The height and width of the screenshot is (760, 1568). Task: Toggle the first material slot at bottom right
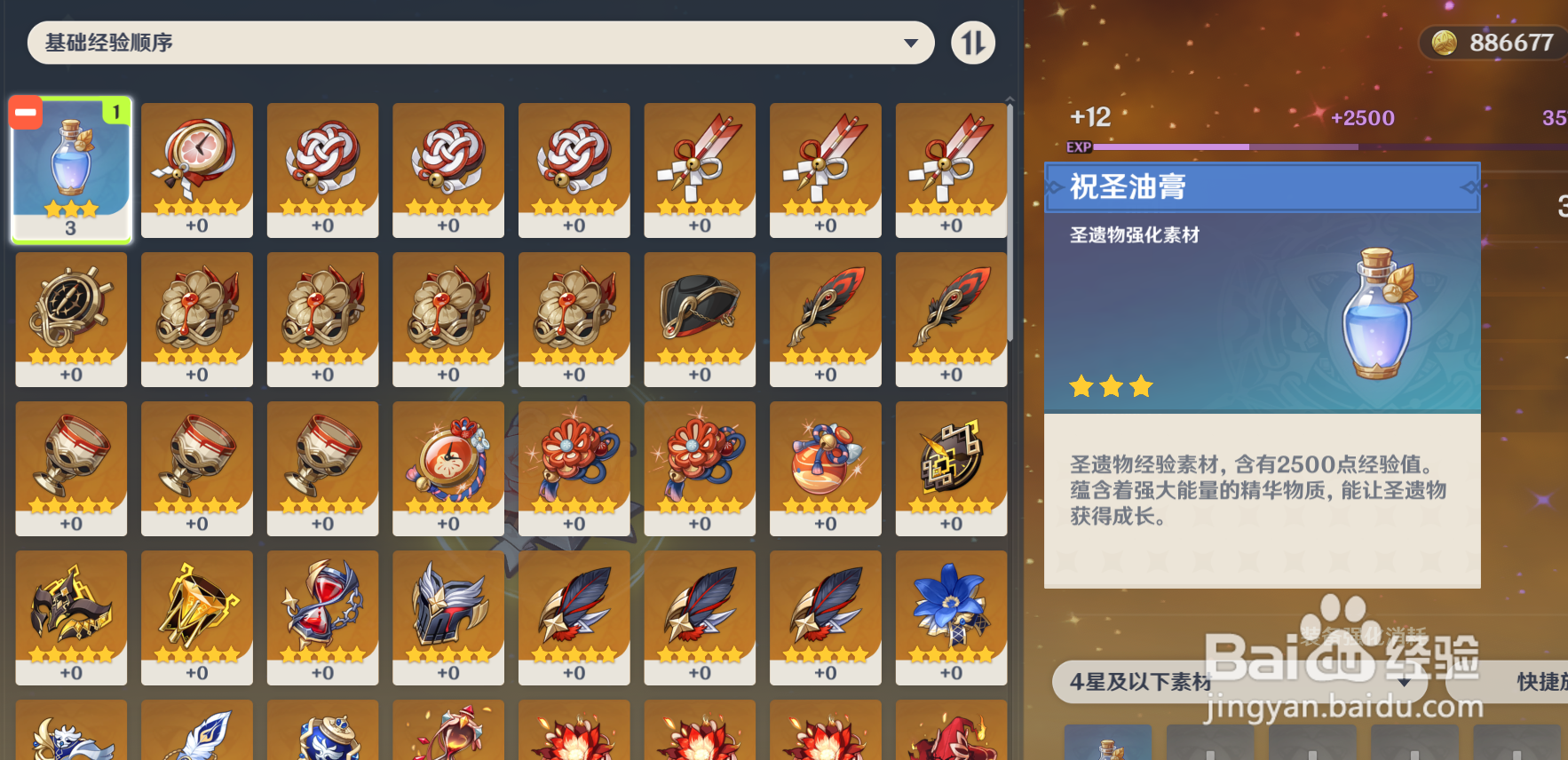[x=1108, y=743]
